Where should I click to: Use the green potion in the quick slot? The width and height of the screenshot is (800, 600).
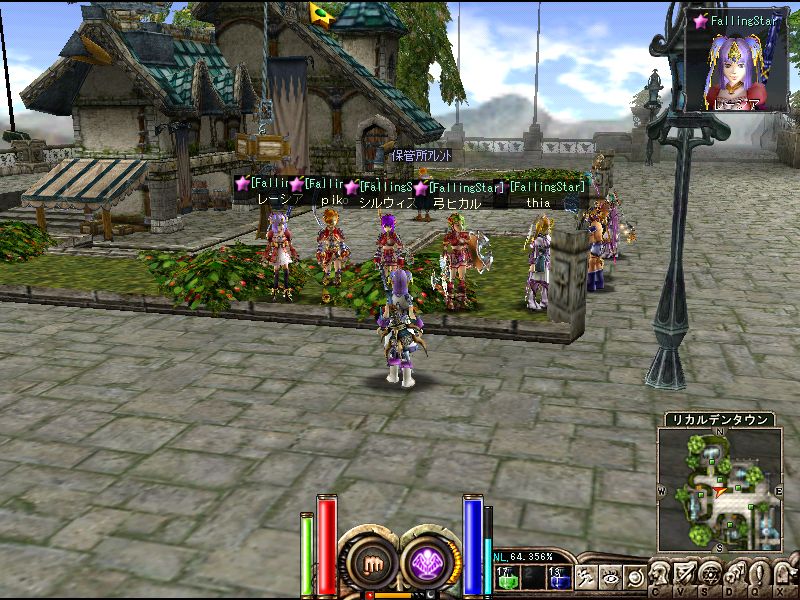507,577
